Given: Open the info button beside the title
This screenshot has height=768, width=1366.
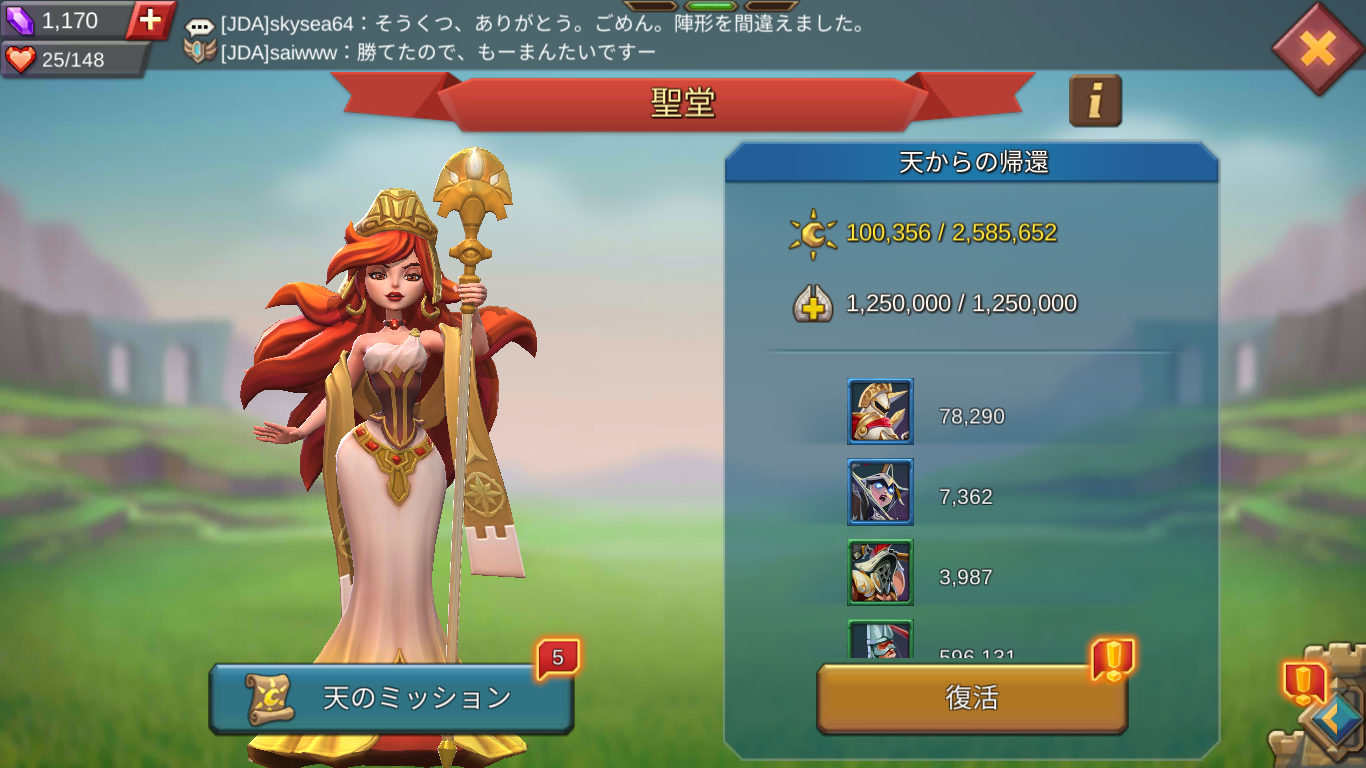Looking at the screenshot, I should coord(1095,101).
